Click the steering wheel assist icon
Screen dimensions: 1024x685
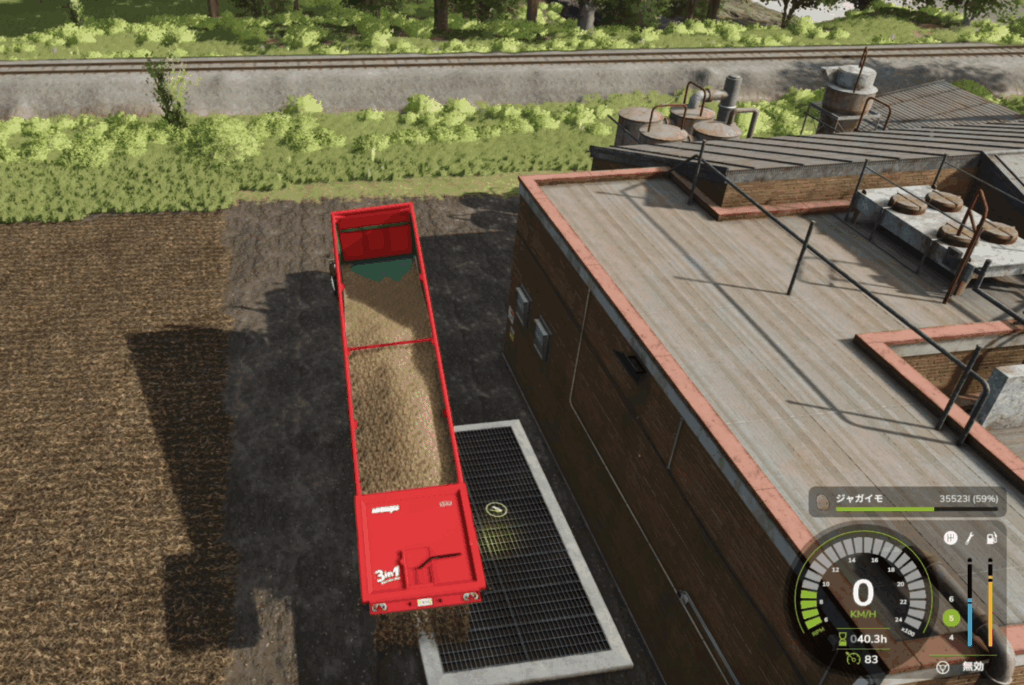941,666
